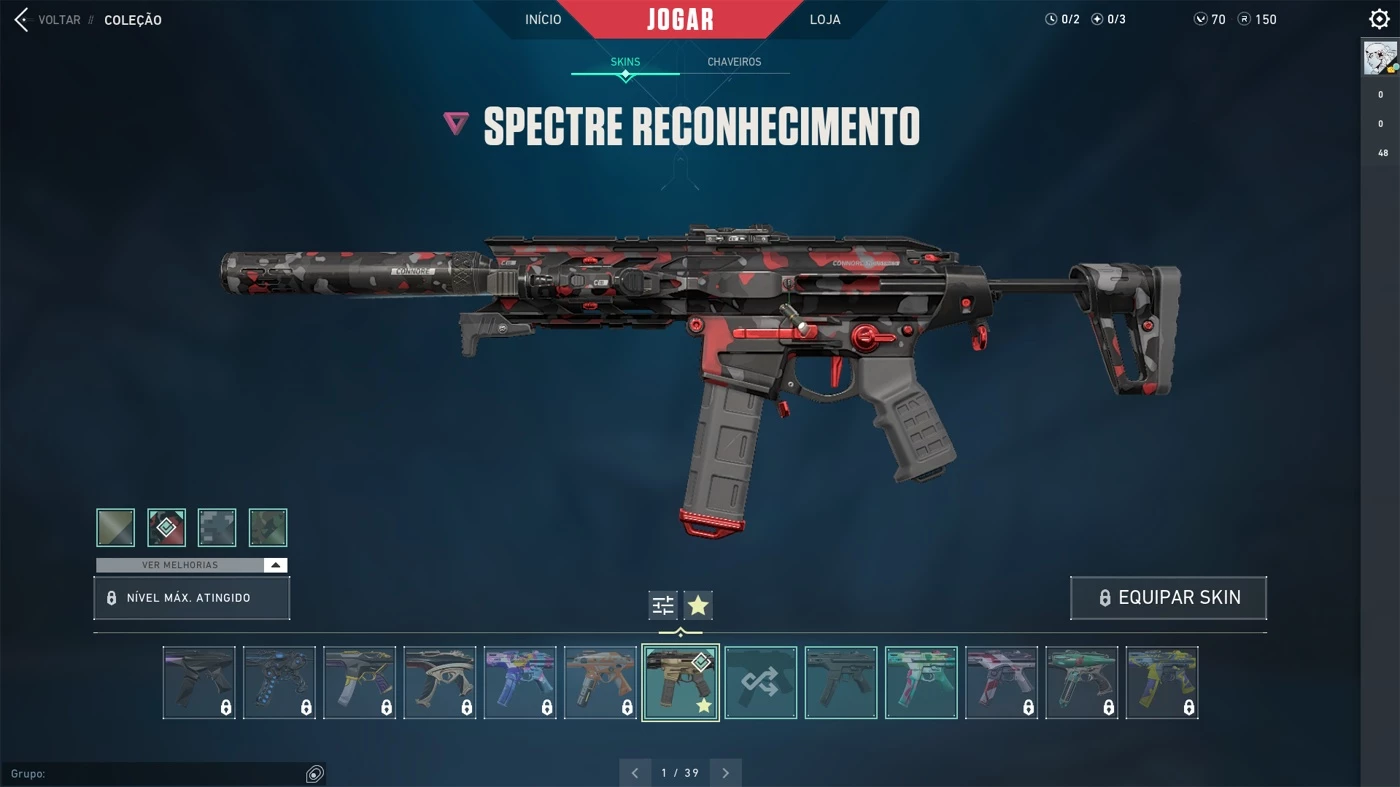The image size is (1400, 787).
Task: Click the player avatar portrait
Action: point(1380,58)
